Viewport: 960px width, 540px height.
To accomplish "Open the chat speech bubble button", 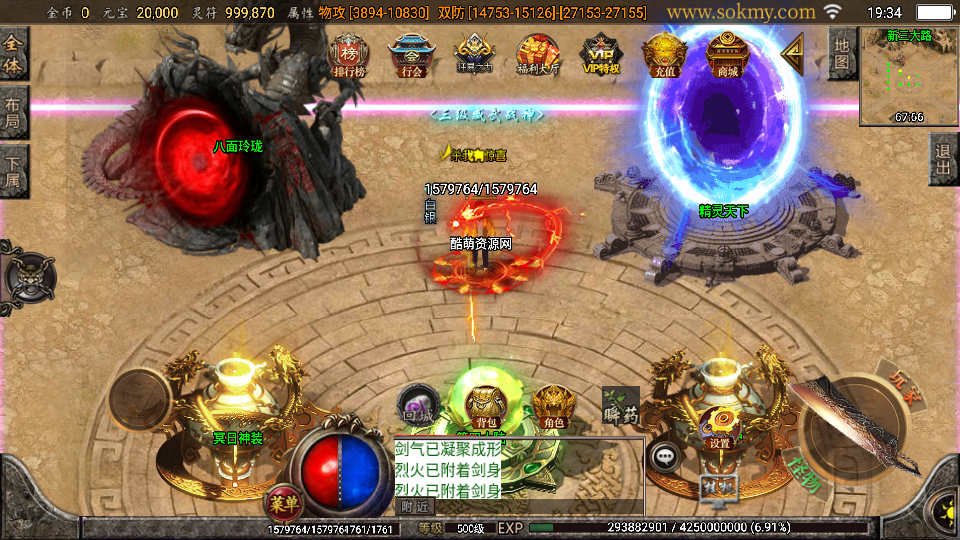I will tap(665, 456).
